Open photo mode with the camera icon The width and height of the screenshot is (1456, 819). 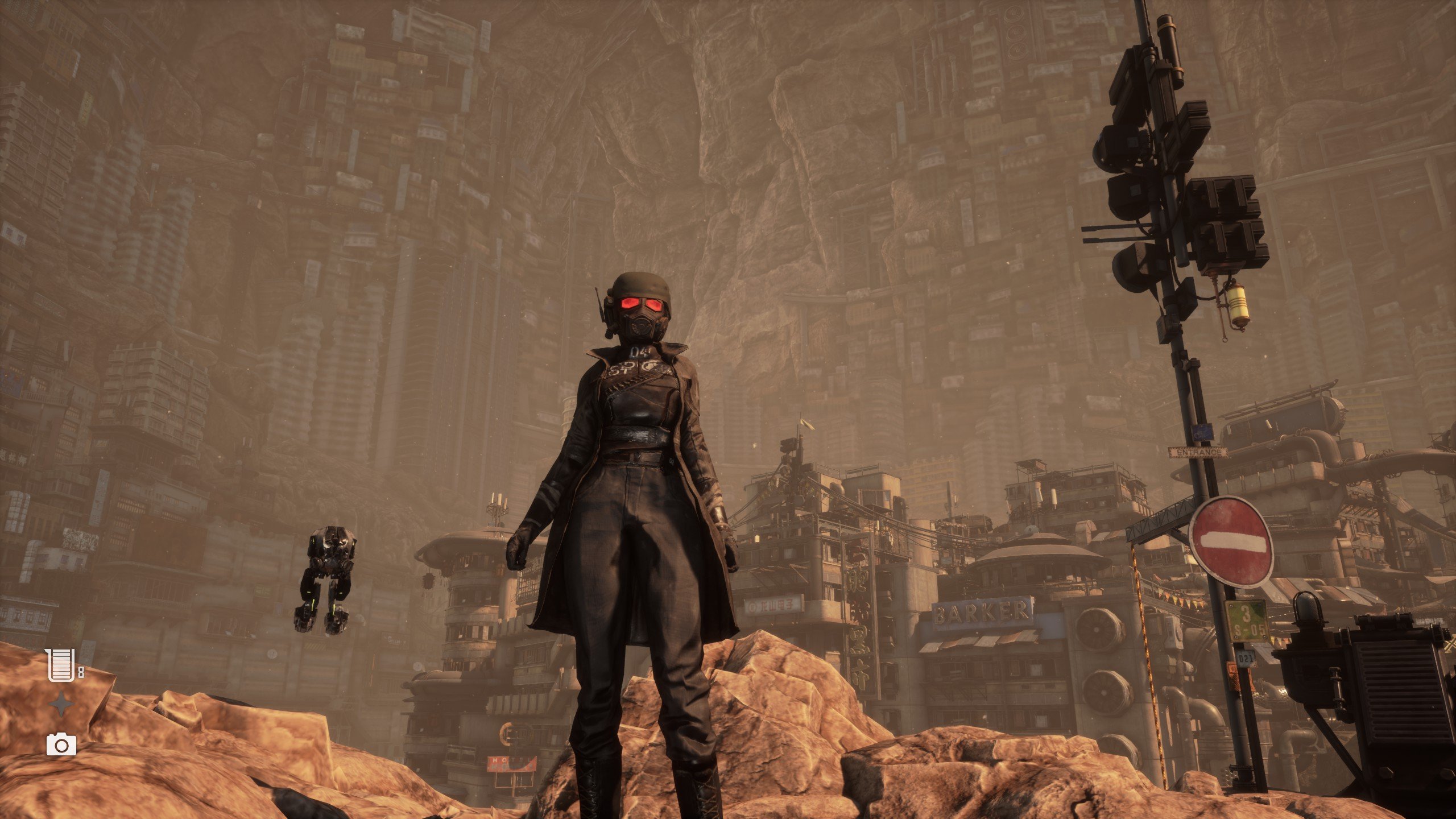click(61, 744)
